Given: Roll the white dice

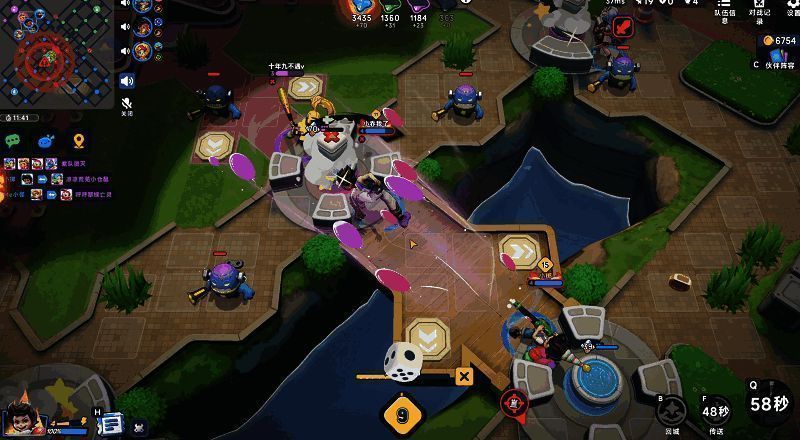Looking at the screenshot, I should pyautogui.click(x=404, y=361).
